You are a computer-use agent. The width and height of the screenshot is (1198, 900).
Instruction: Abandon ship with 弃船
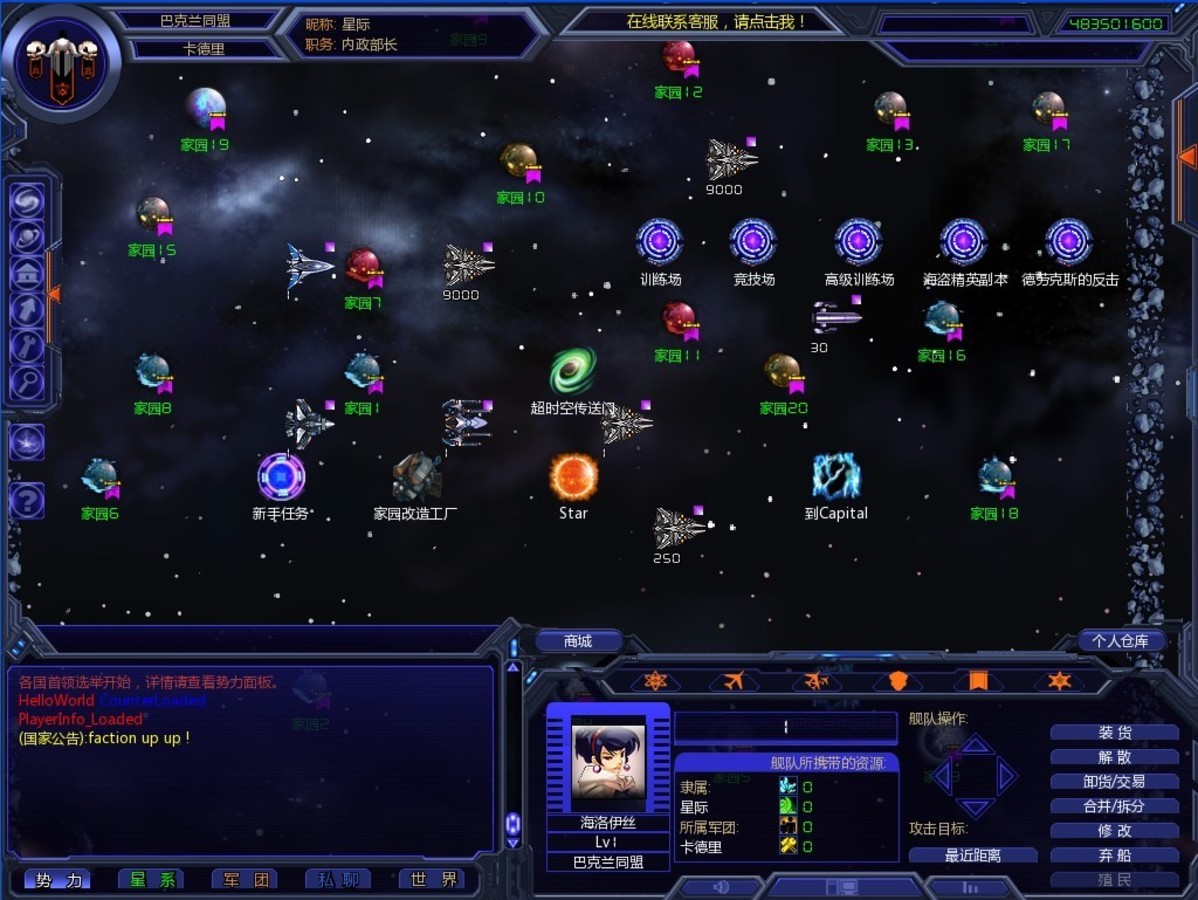(x=1114, y=855)
